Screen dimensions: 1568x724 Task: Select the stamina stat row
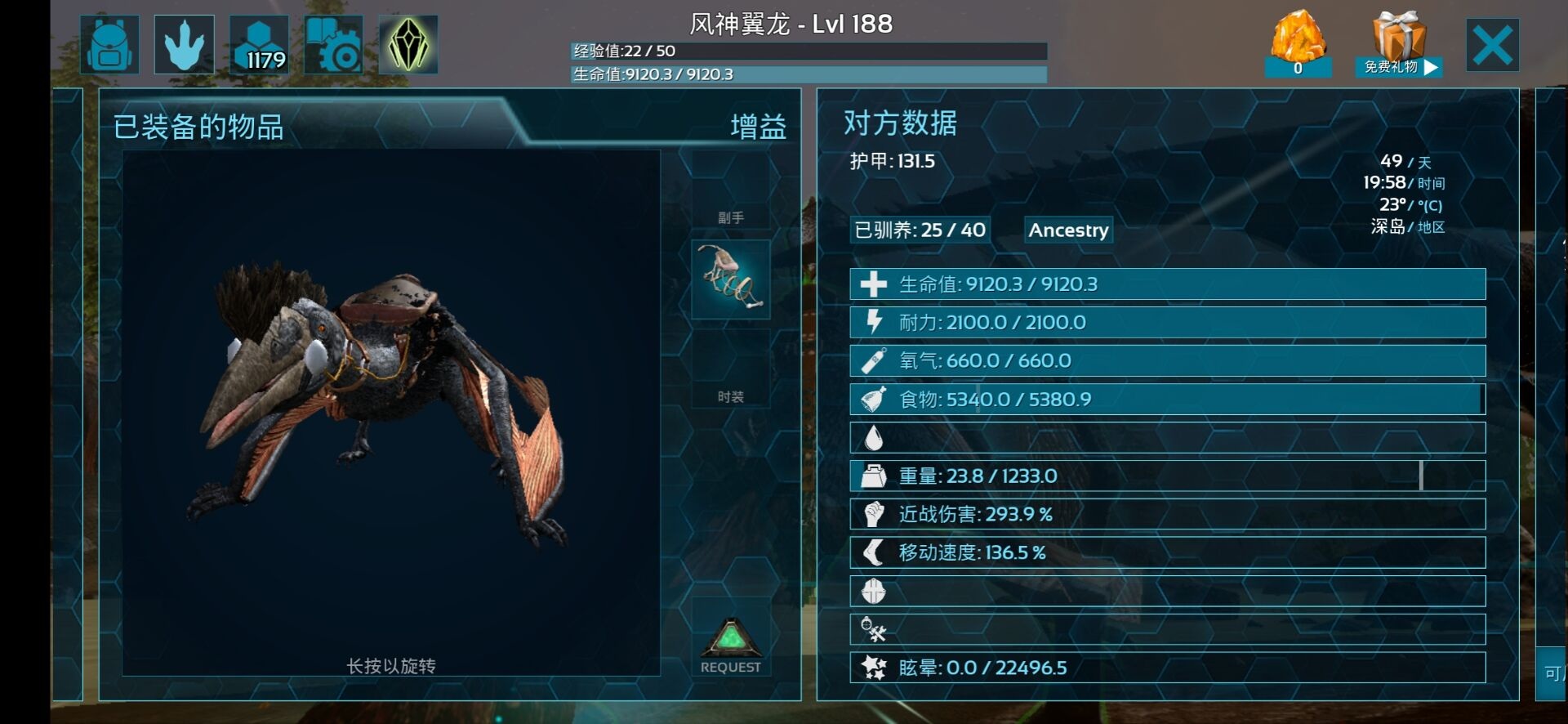point(1167,323)
